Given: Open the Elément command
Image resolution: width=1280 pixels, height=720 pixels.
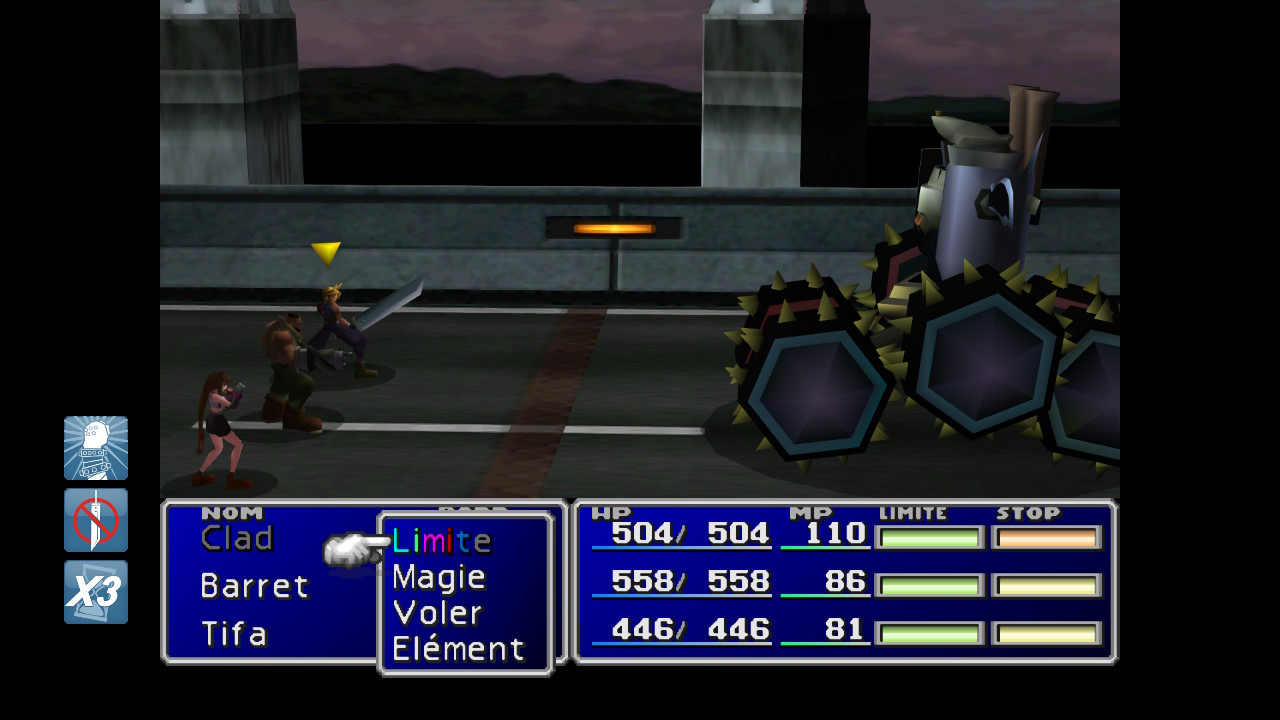Looking at the screenshot, I should tap(458, 649).
